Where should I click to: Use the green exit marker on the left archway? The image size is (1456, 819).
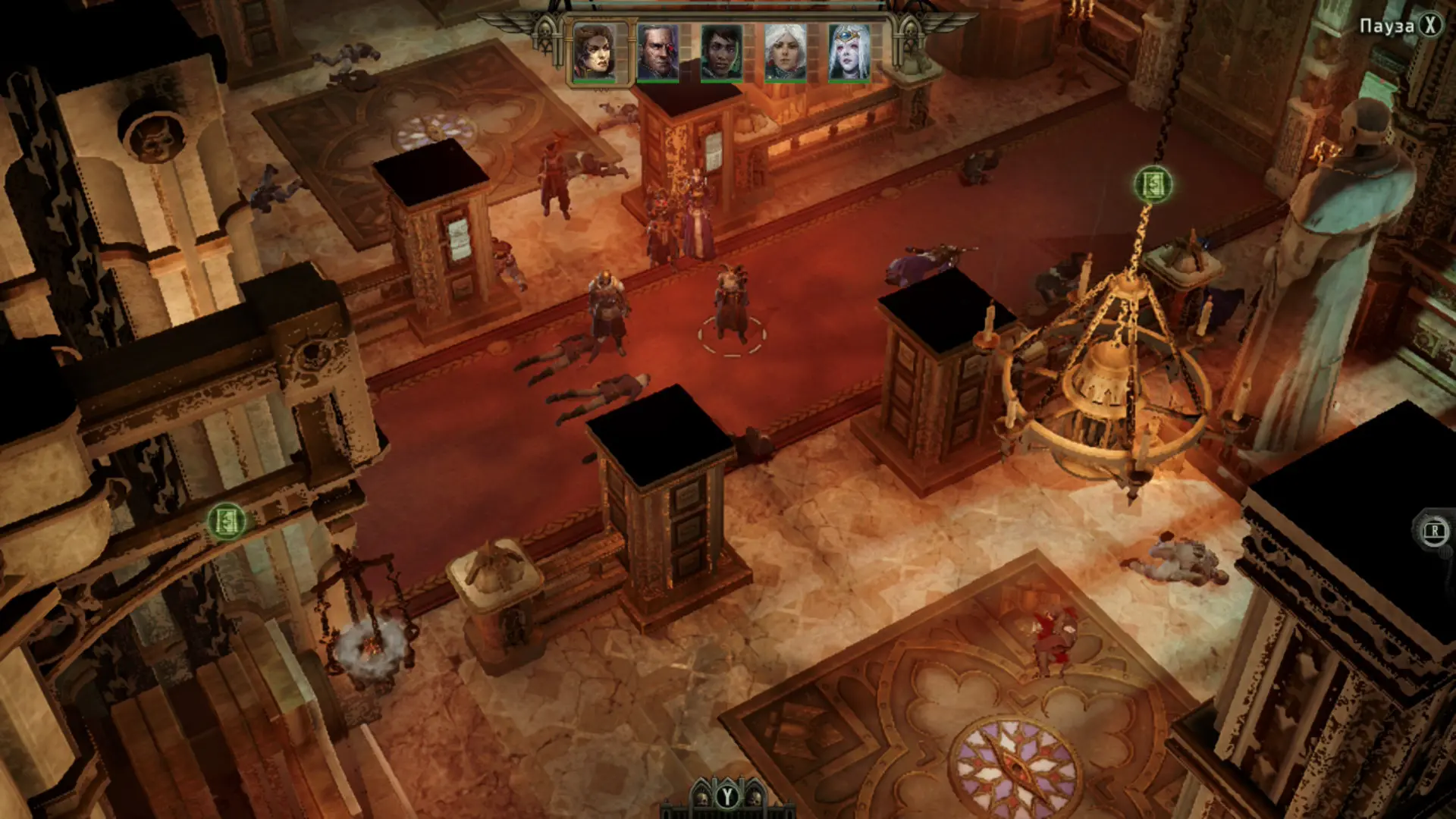point(227,521)
